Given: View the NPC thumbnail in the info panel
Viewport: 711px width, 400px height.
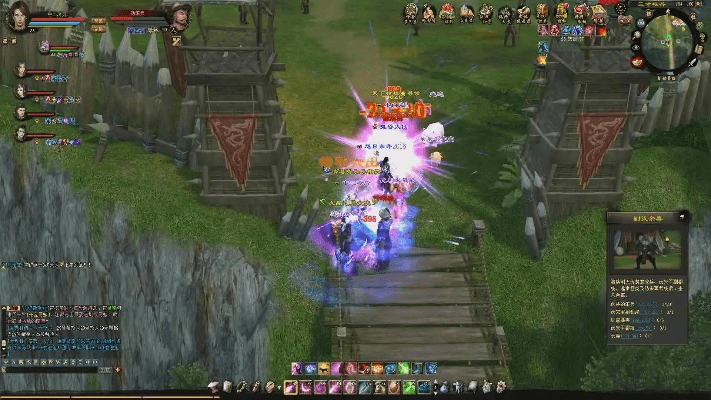Looking at the screenshot, I should (646, 248).
